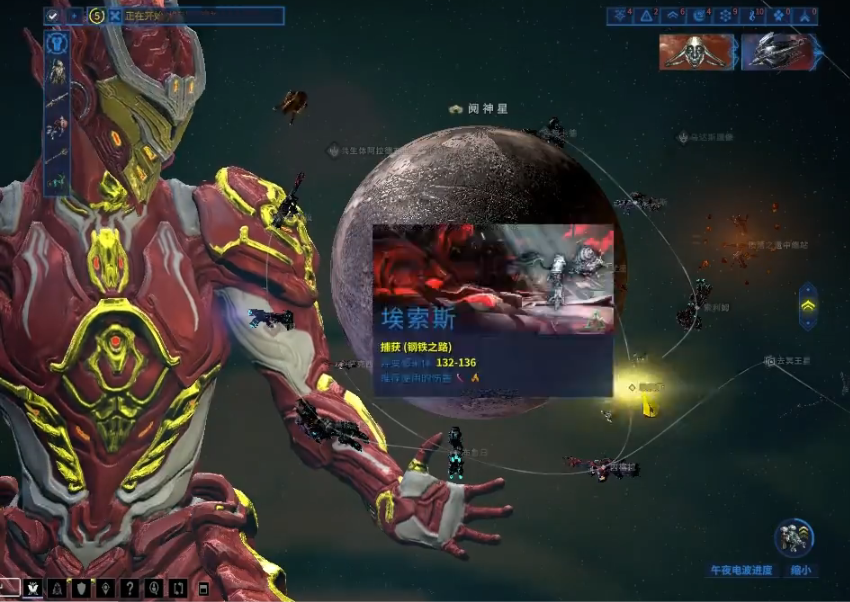Click the snowflake resource counter icon
850x602 pixels.
pyautogui.click(x=725, y=15)
